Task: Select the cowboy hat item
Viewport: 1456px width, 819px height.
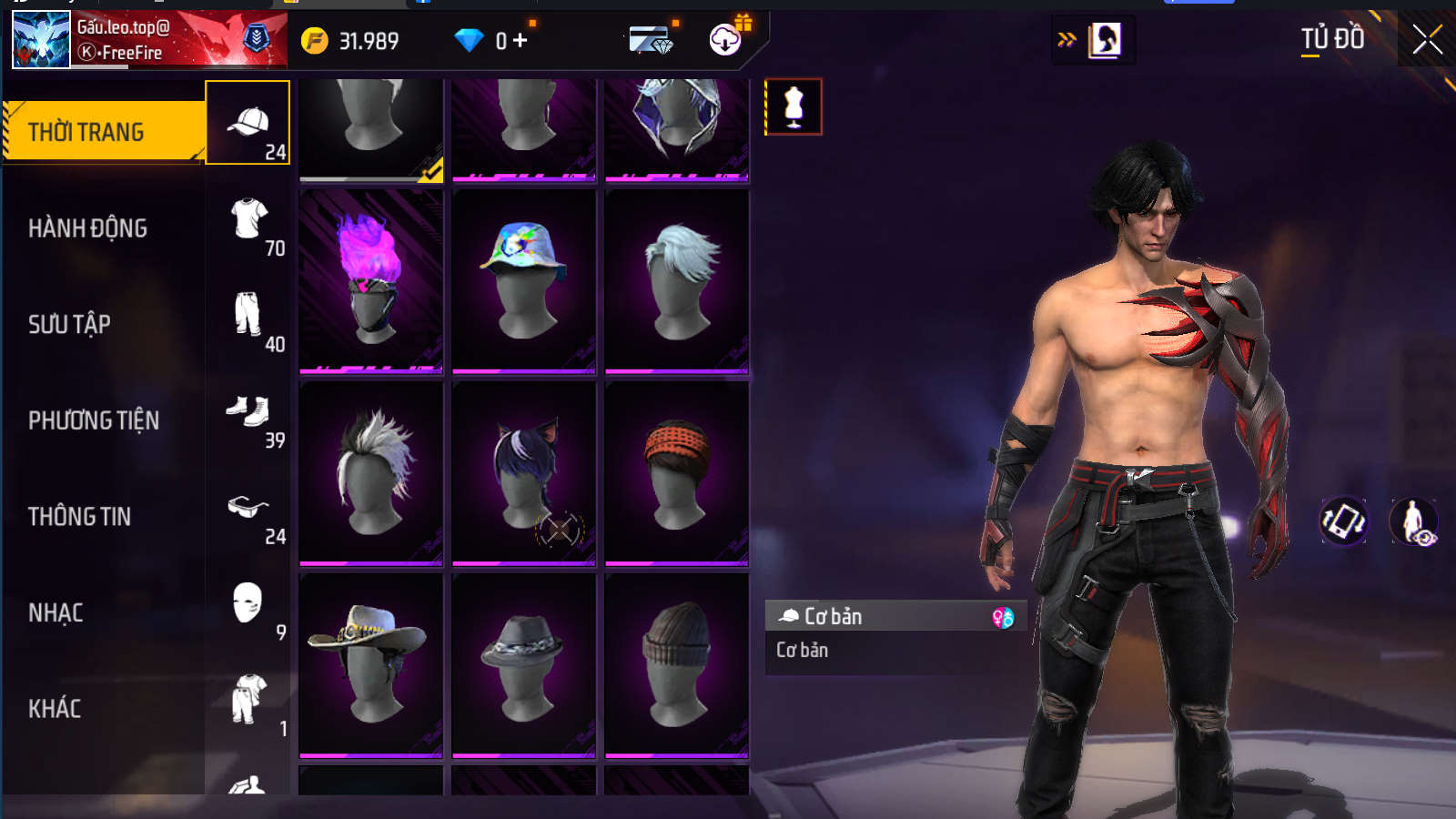Action: click(371, 665)
